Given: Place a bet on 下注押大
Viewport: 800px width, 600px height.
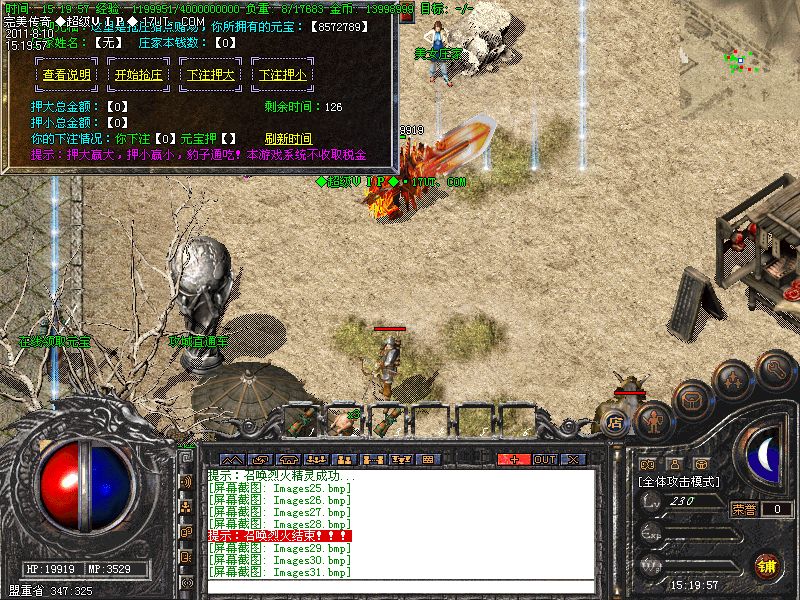Looking at the screenshot, I should [x=211, y=75].
